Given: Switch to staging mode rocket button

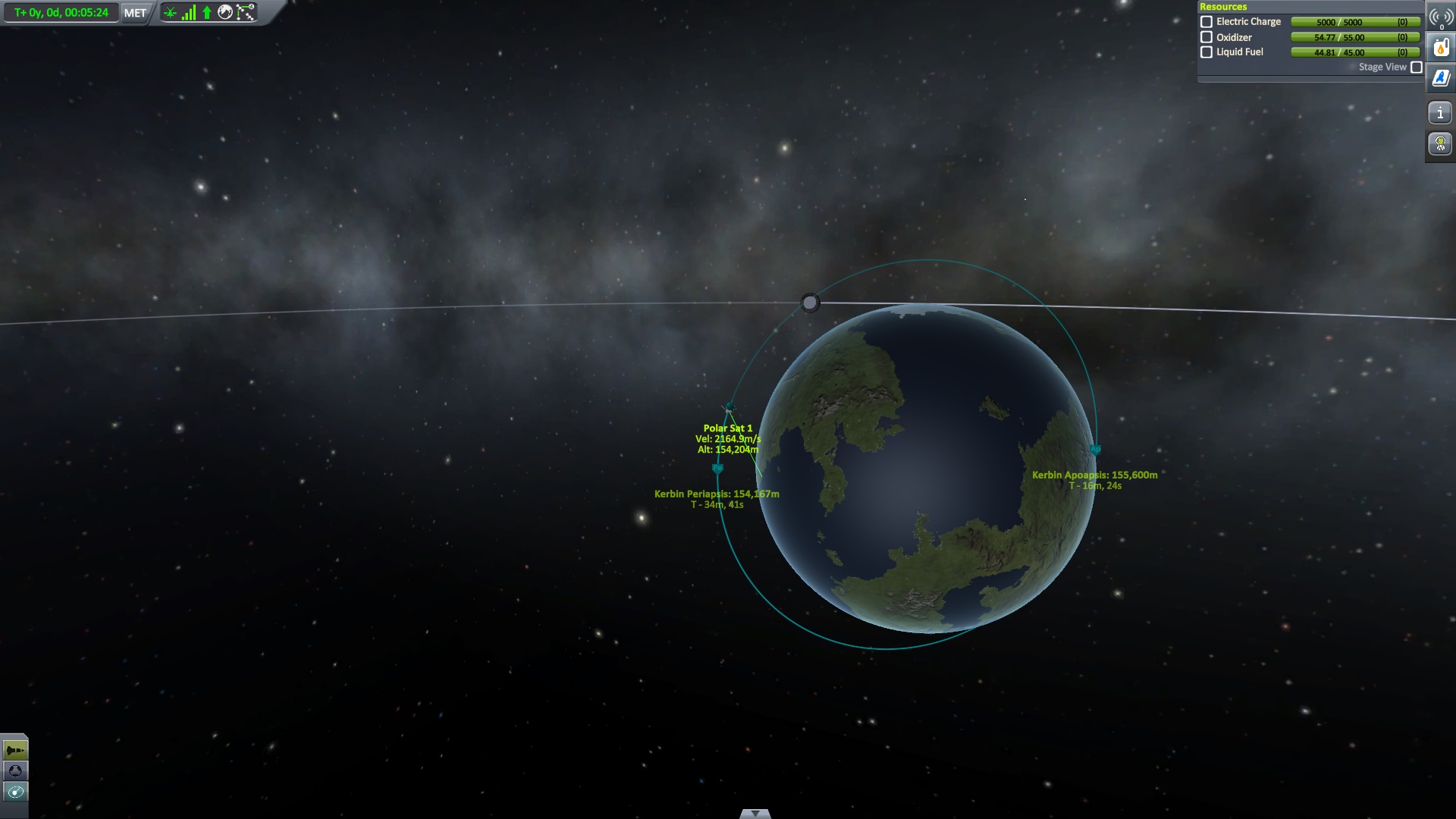Looking at the screenshot, I should [x=15, y=751].
